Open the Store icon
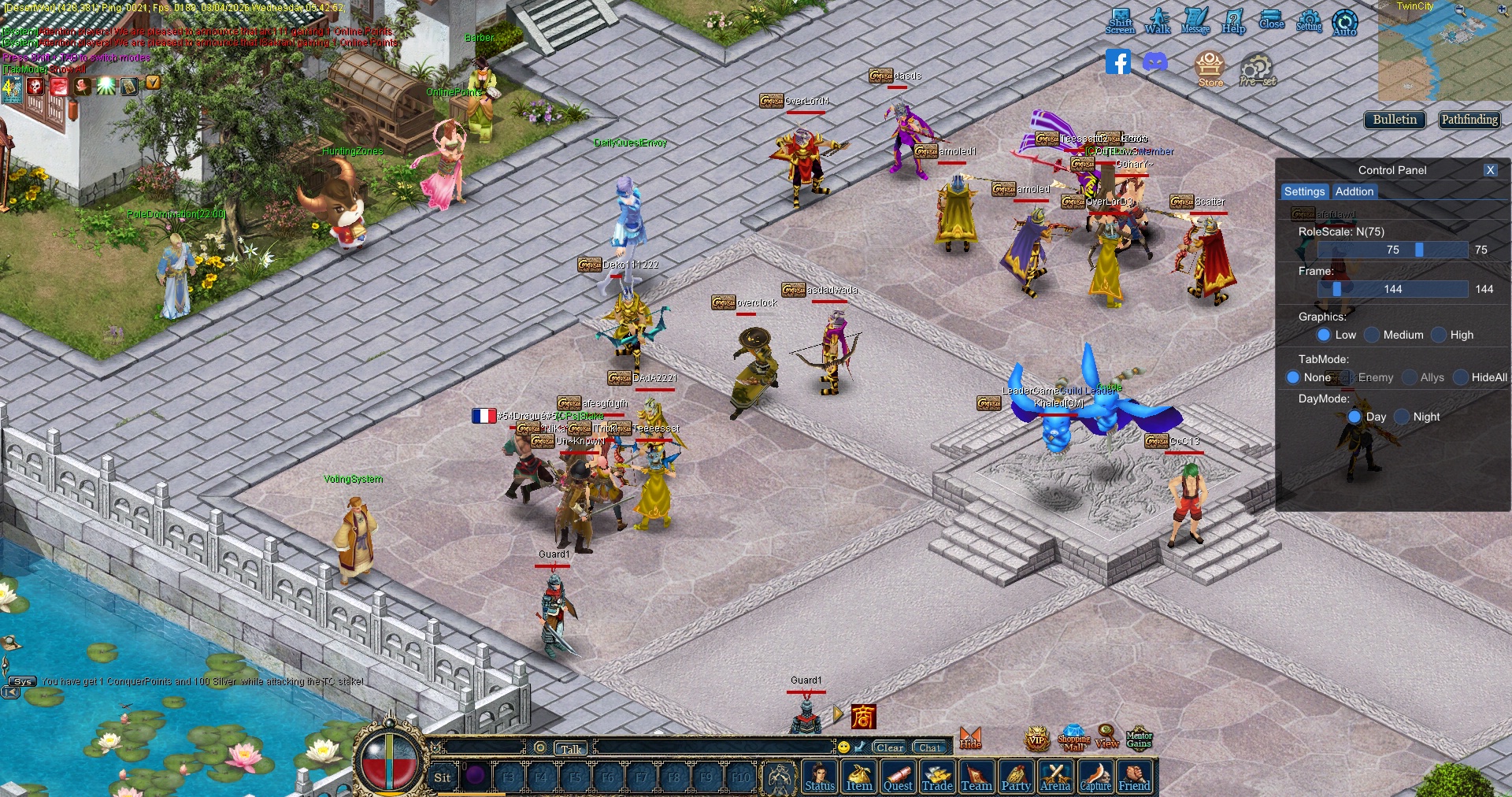Viewport: 1512px width, 797px height. pyautogui.click(x=1210, y=69)
